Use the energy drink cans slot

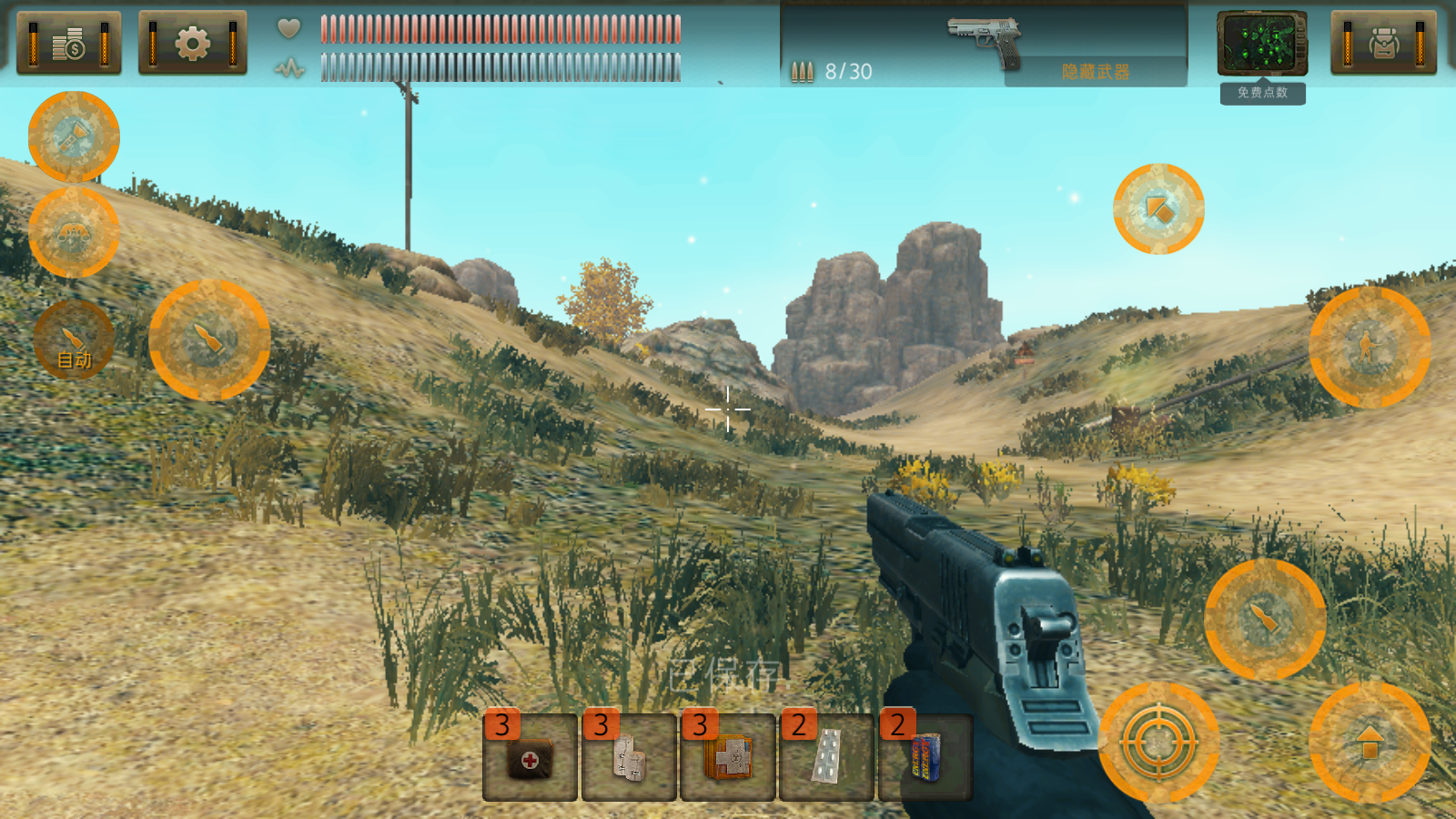(925, 758)
